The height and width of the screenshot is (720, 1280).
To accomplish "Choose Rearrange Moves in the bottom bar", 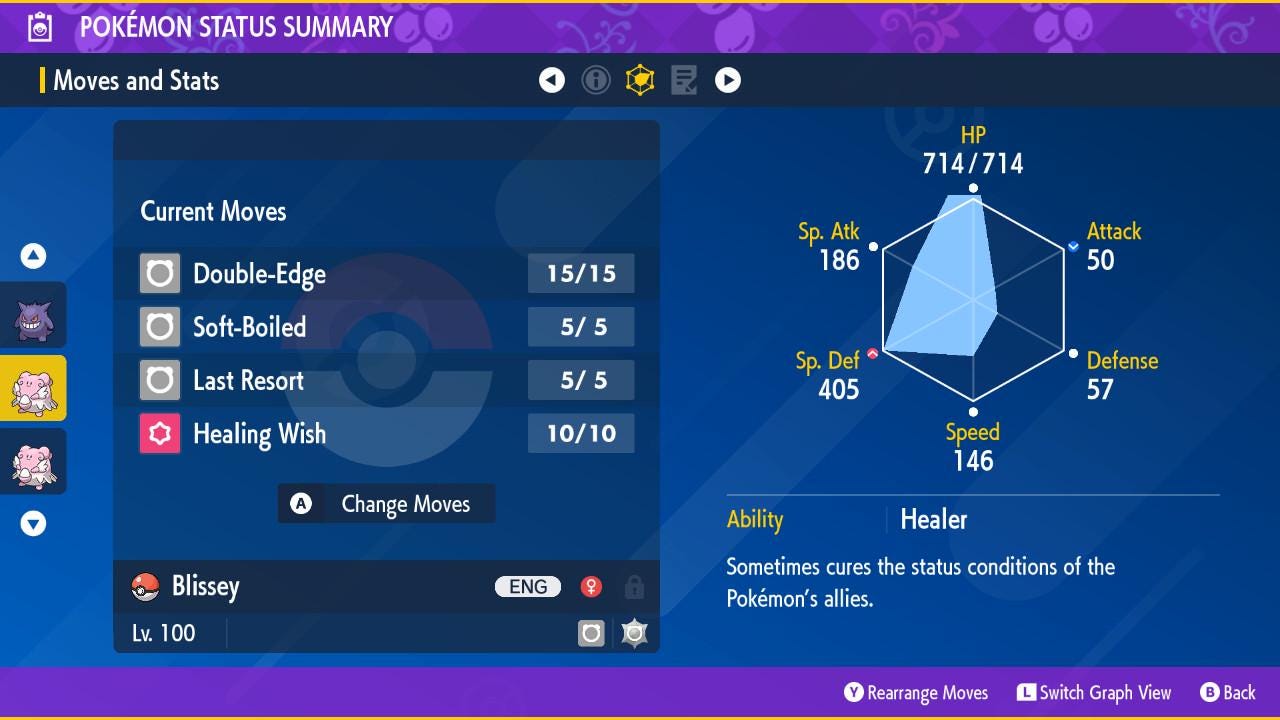I will tap(916, 692).
